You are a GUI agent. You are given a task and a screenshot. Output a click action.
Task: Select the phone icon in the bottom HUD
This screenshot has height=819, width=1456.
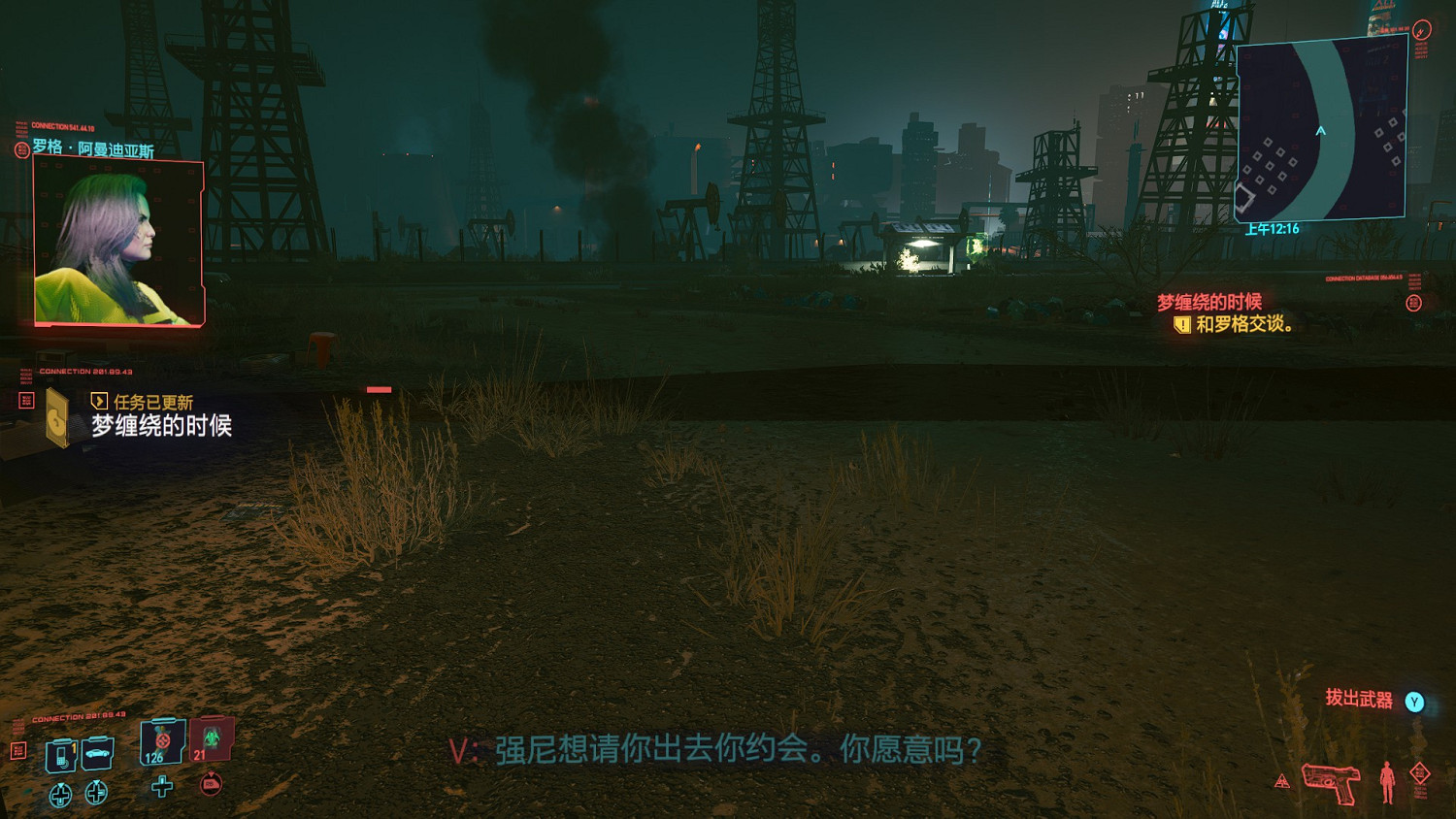pos(60,754)
